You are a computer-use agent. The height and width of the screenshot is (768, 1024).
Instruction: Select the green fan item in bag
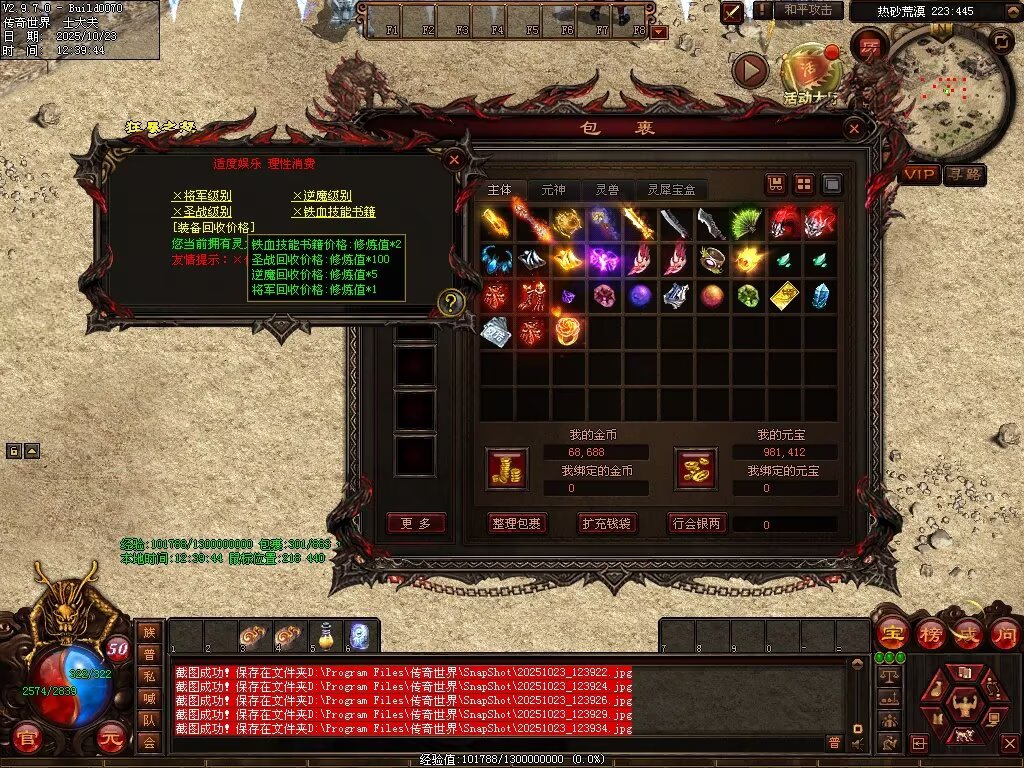click(x=746, y=223)
